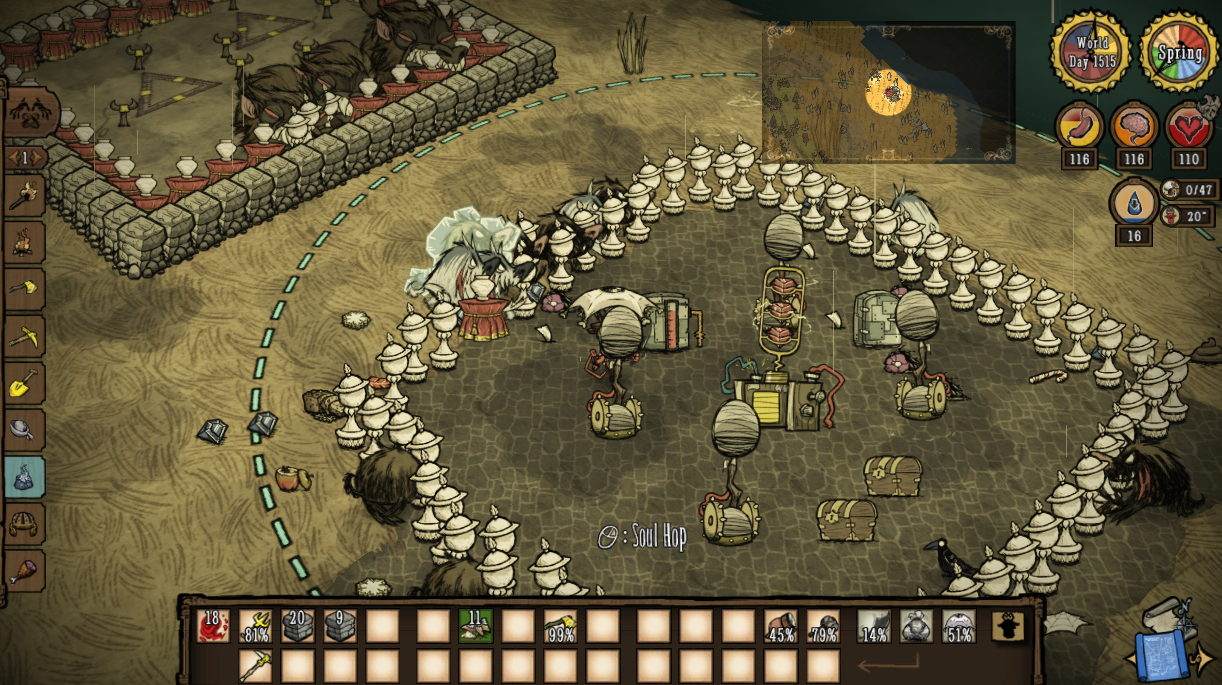1222x685 pixels.
Task: Select the red souls stack of 18
Action: pos(213,626)
